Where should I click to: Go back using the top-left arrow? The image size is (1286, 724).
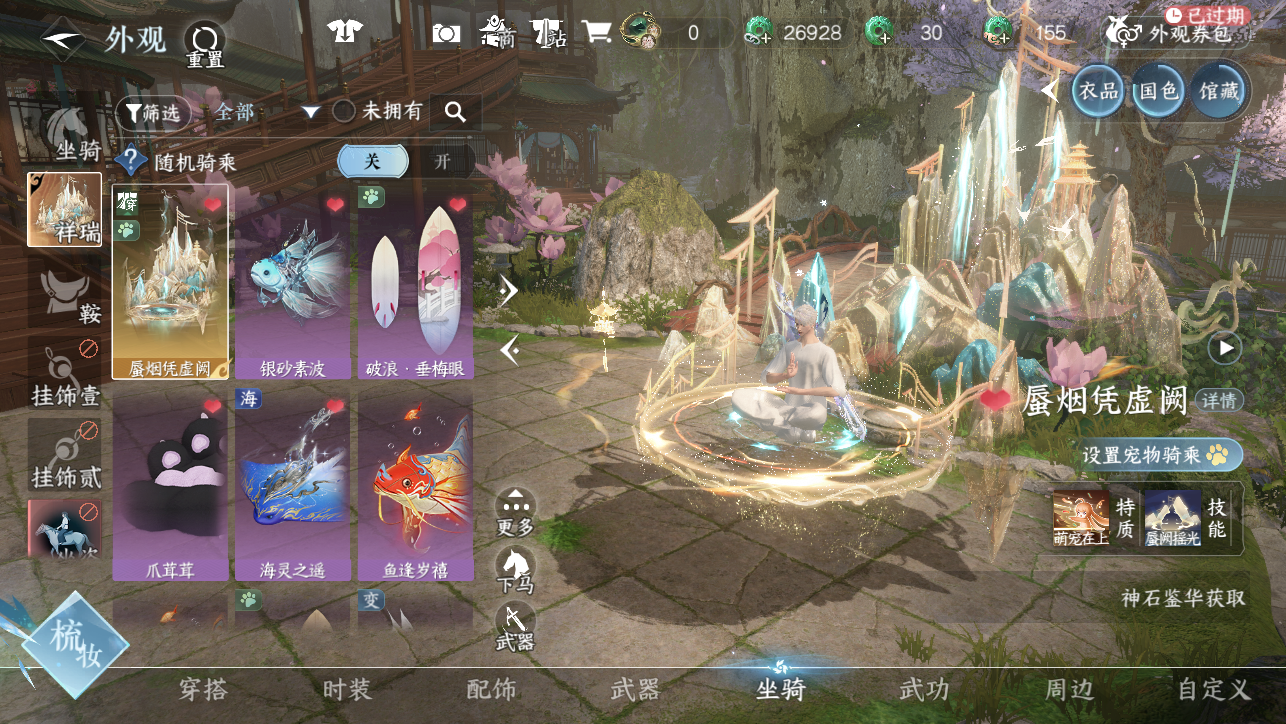[62, 40]
